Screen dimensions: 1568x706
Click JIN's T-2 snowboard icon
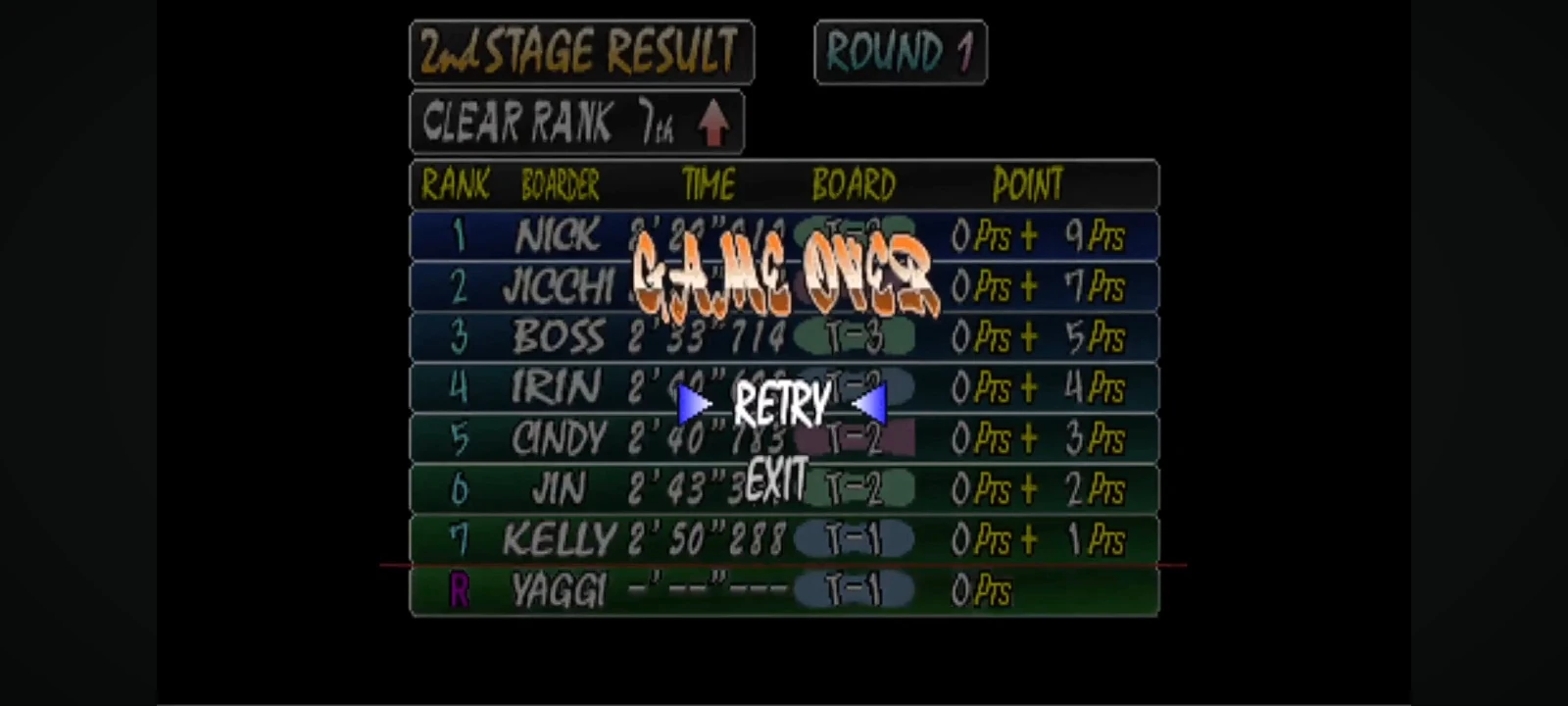coord(857,487)
